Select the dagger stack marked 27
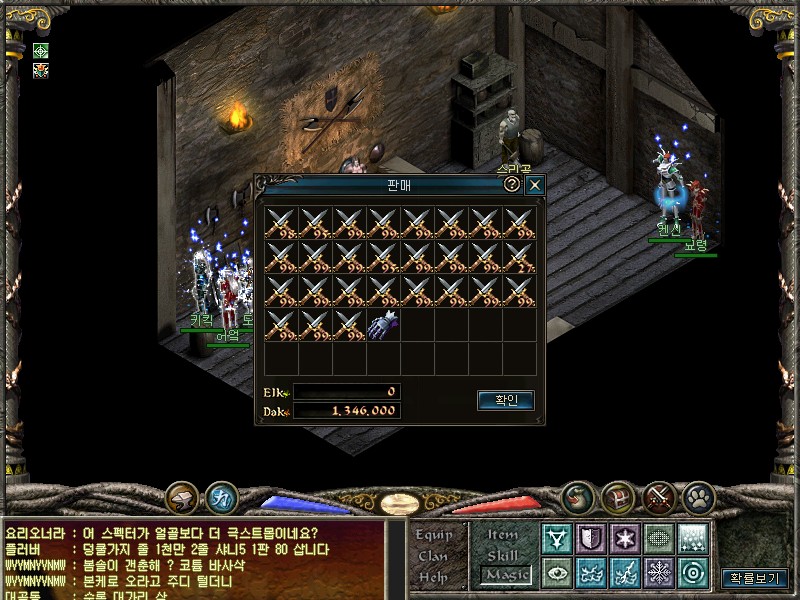Screen dimensions: 800x600 tap(519, 257)
